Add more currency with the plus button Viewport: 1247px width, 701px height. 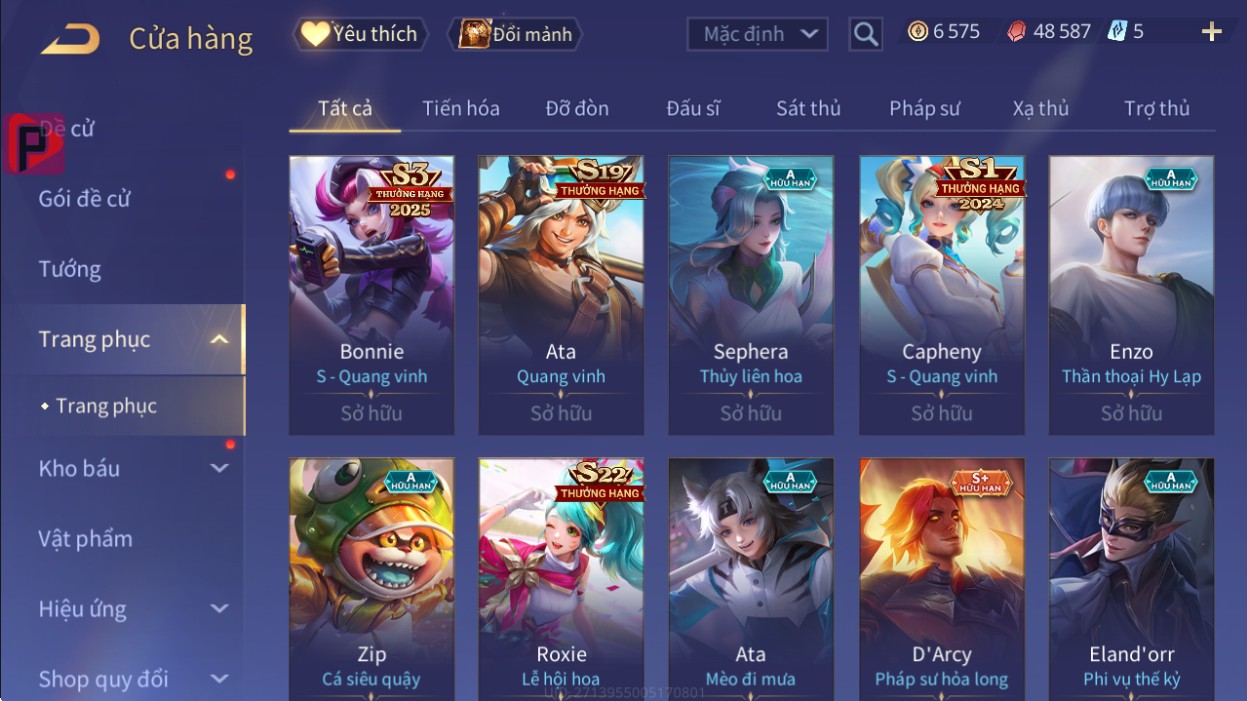(1211, 32)
